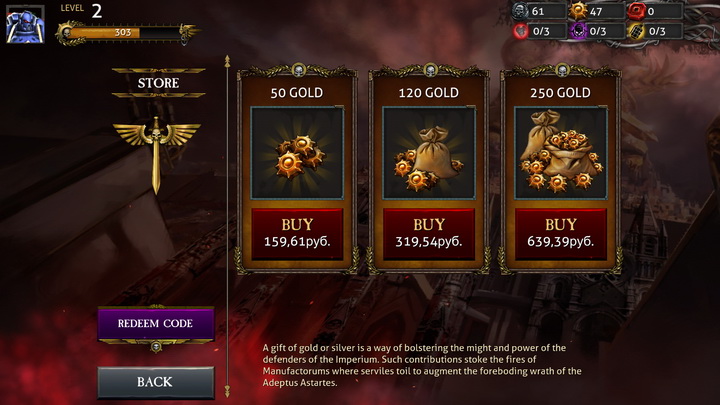Buy the 120 Gold pack
The image size is (720, 405).
429,233
